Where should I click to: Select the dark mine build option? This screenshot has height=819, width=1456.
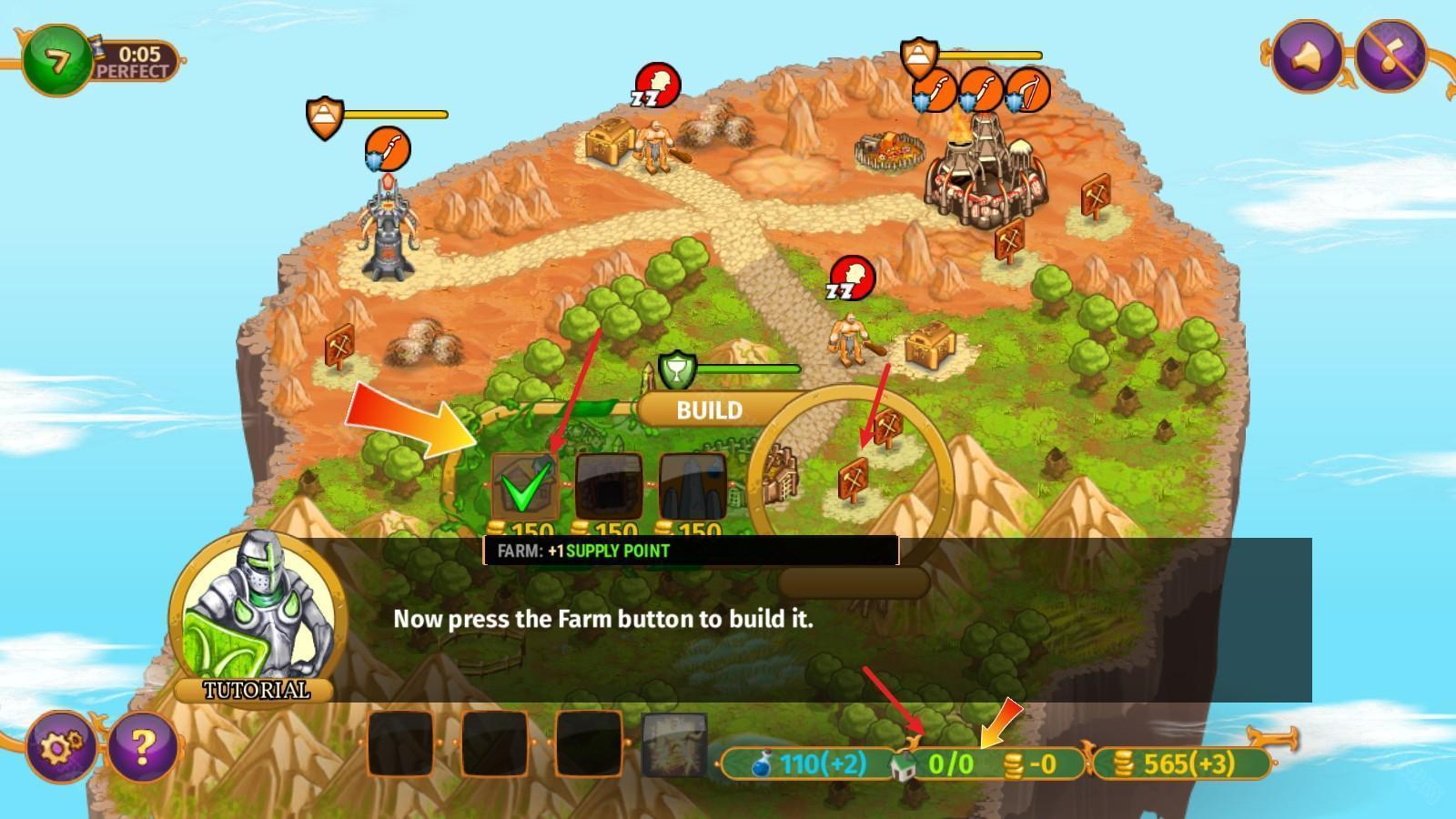coord(609,486)
